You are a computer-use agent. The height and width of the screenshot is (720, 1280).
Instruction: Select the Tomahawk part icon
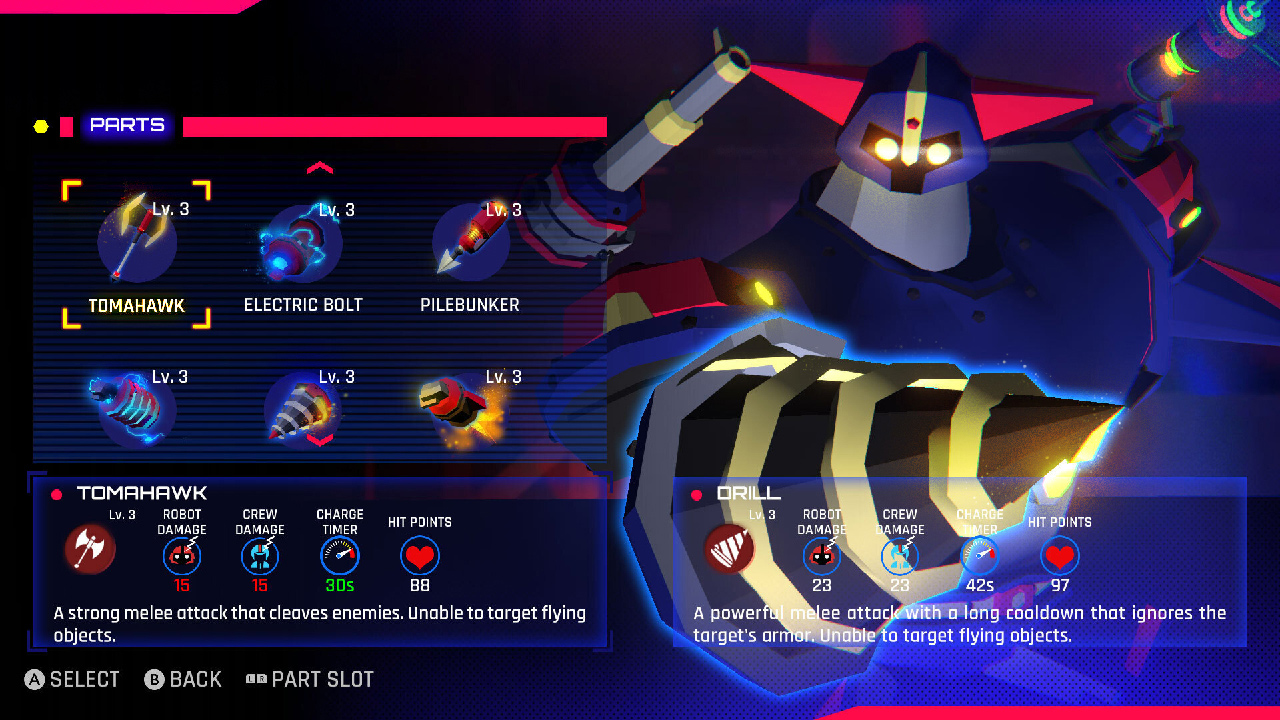(137, 240)
